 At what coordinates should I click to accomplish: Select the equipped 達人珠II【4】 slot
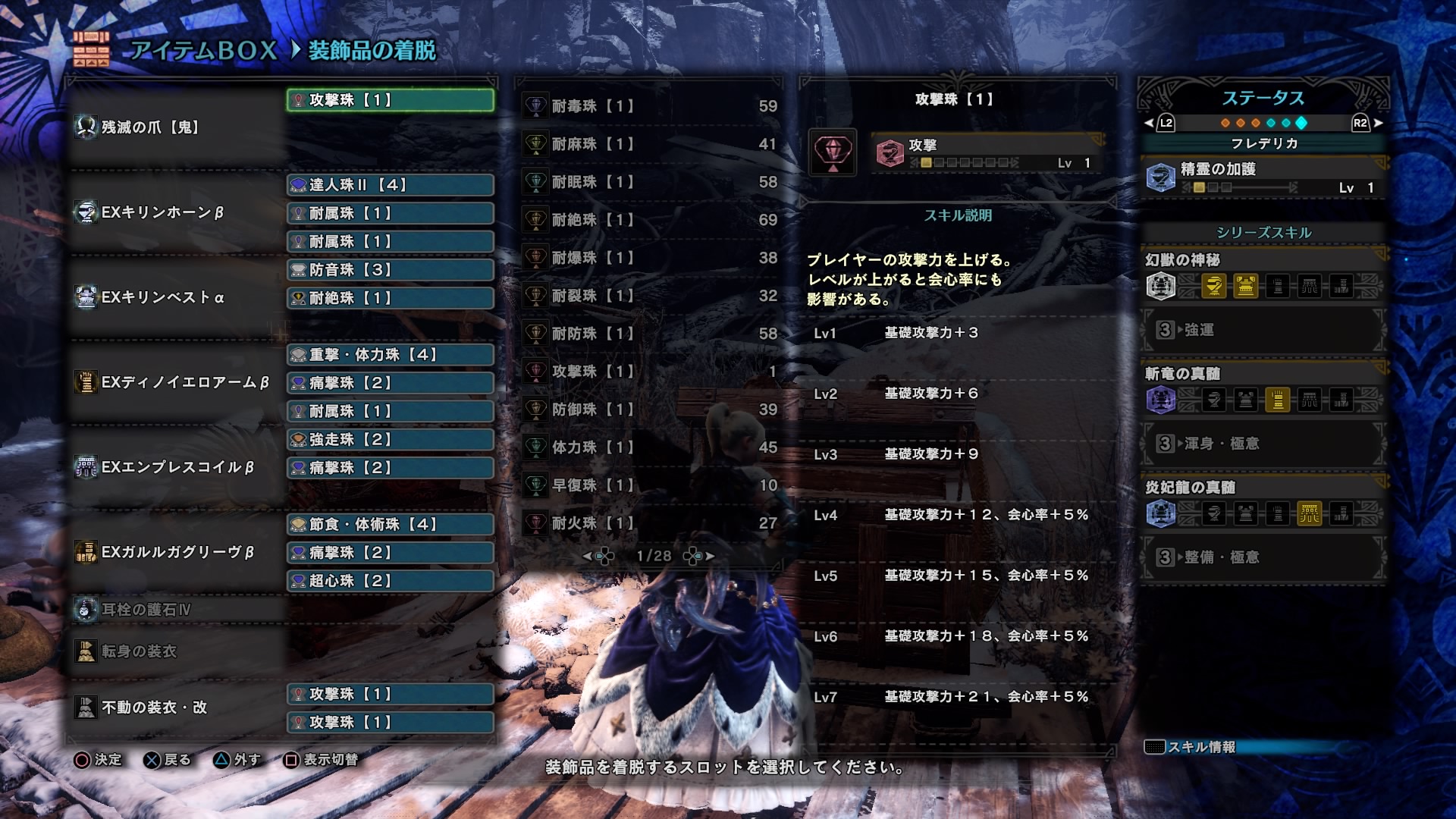coord(389,185)
